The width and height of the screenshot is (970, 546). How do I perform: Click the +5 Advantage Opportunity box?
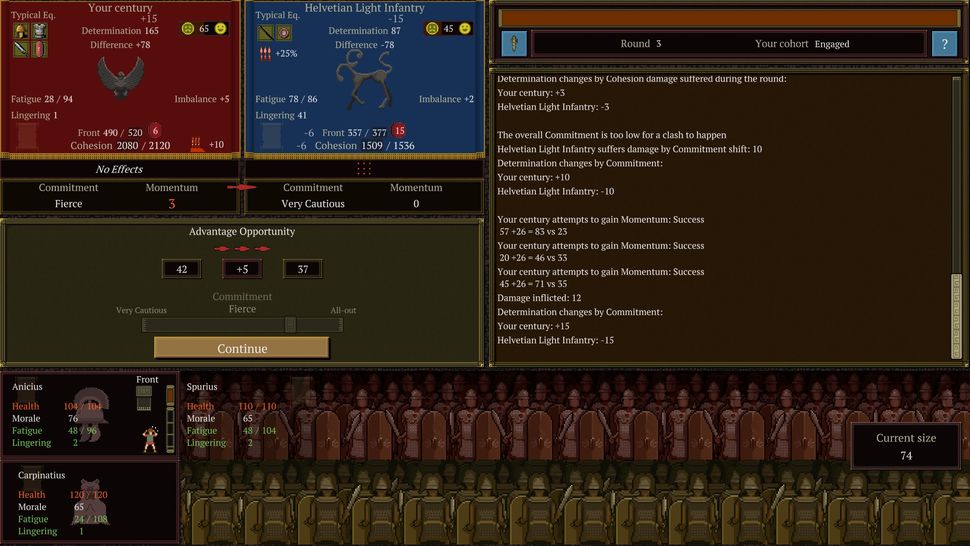point(242,268)
